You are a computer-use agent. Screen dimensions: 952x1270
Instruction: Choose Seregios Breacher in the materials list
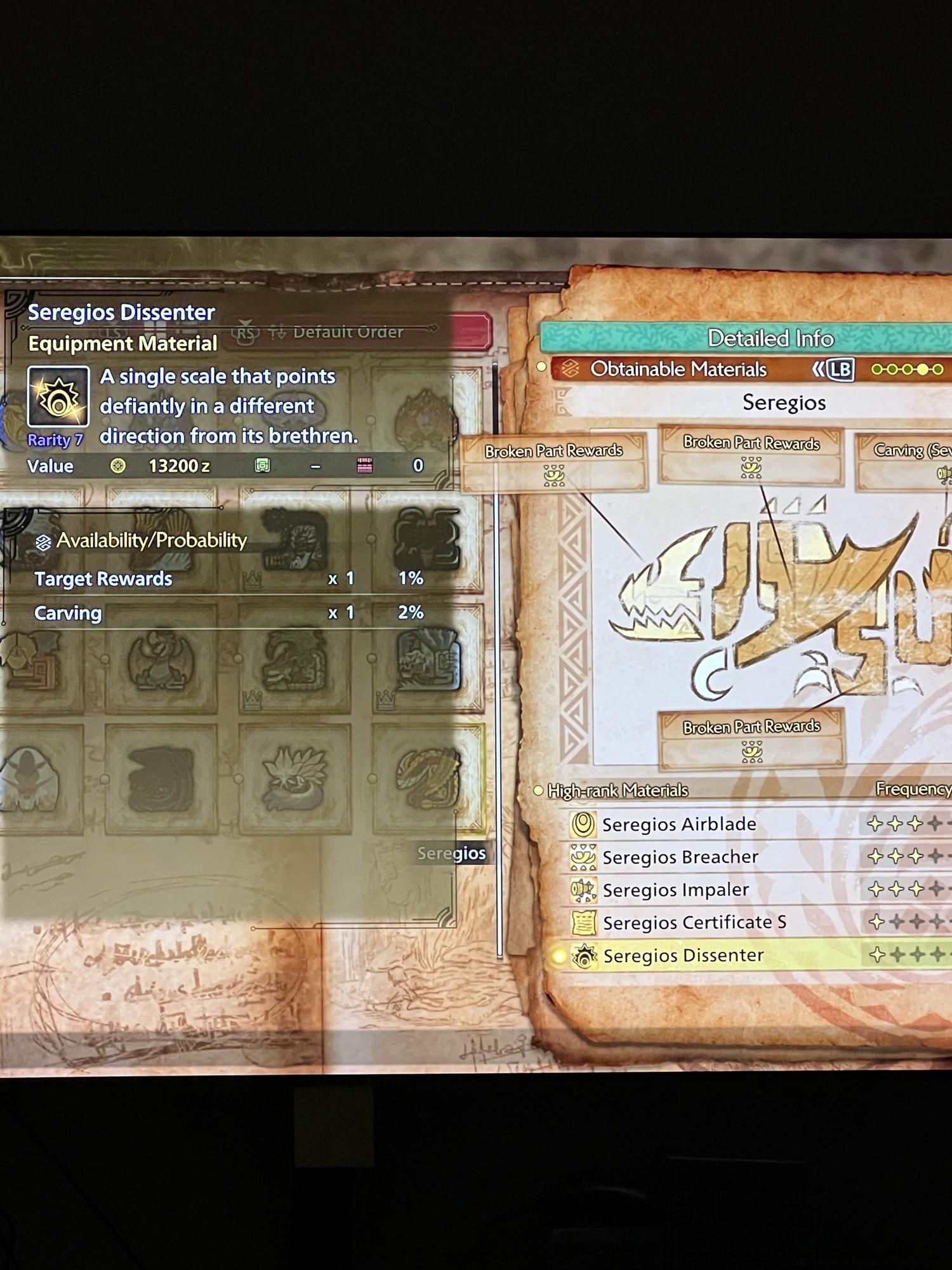coord(680,857)
